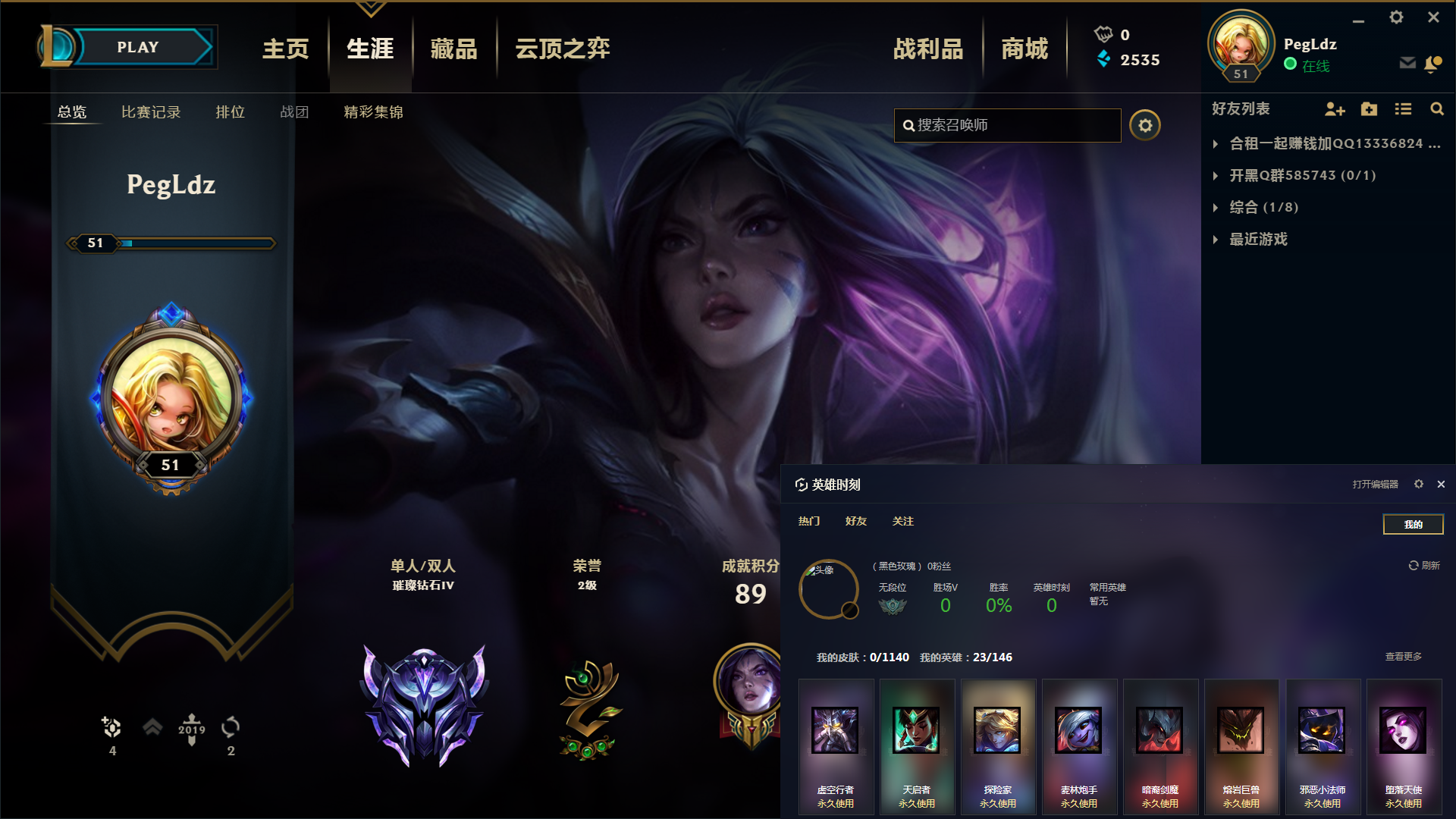Open the 云顶之弈 menu item
Image resolution: width=1456 pixels, height=819 pixels.
click(561, 48)
